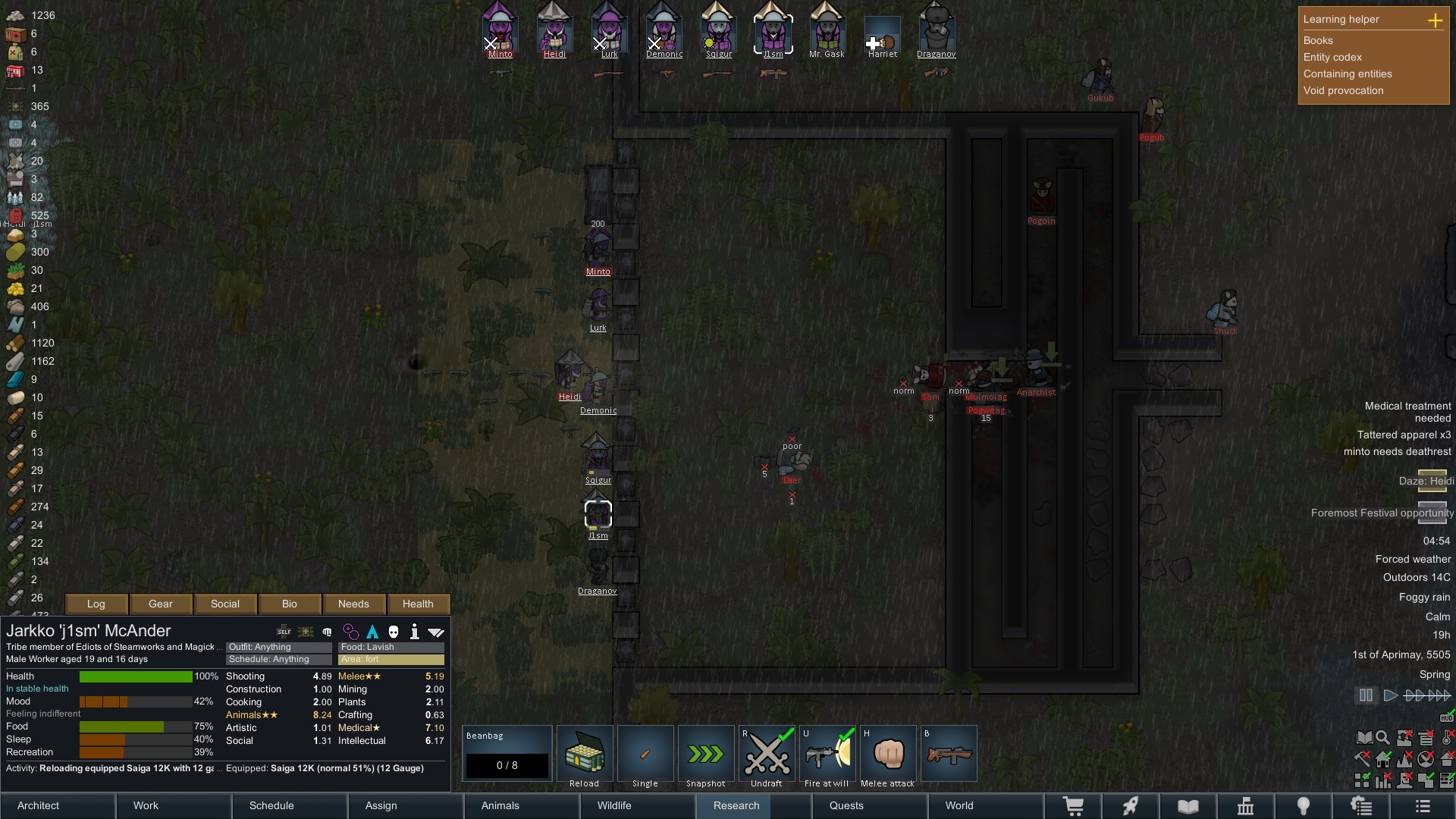Open the Health tab

coord(418,604)
